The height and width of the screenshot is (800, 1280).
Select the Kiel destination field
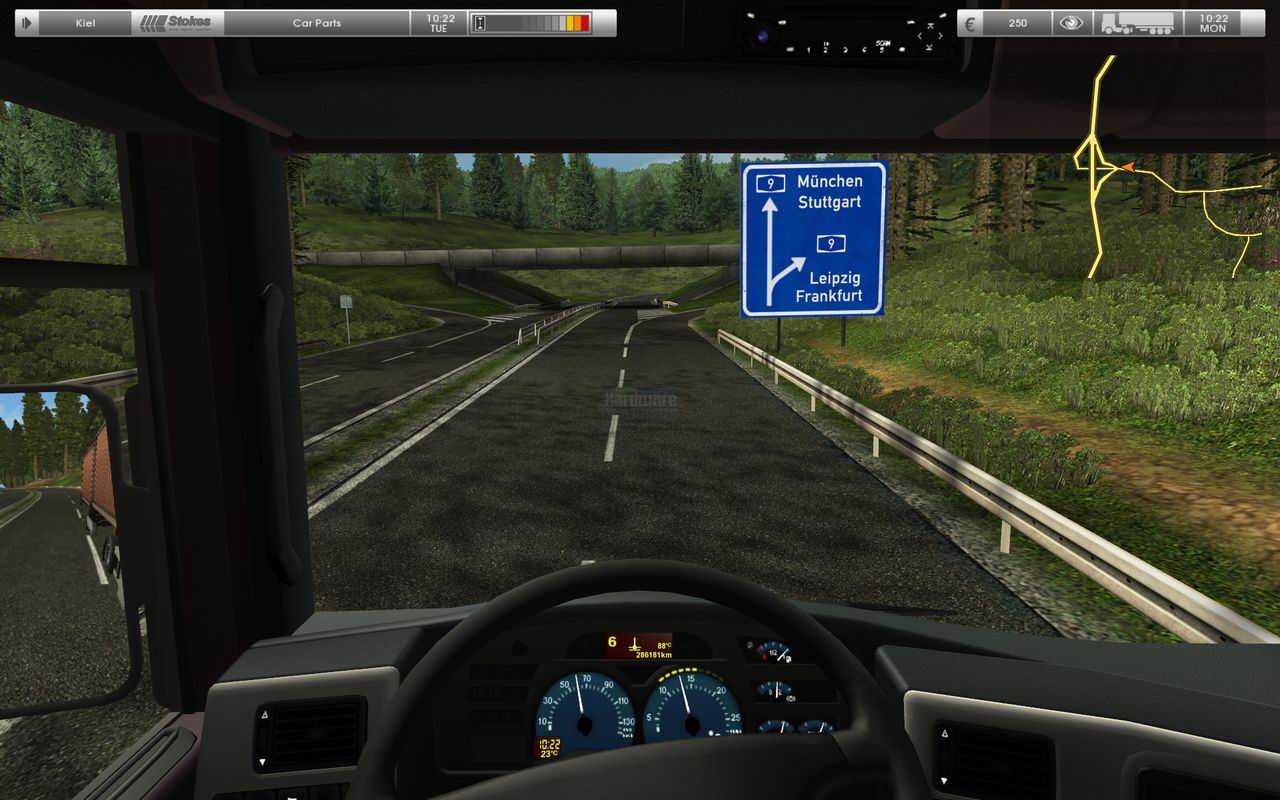(x=86, y=23)
